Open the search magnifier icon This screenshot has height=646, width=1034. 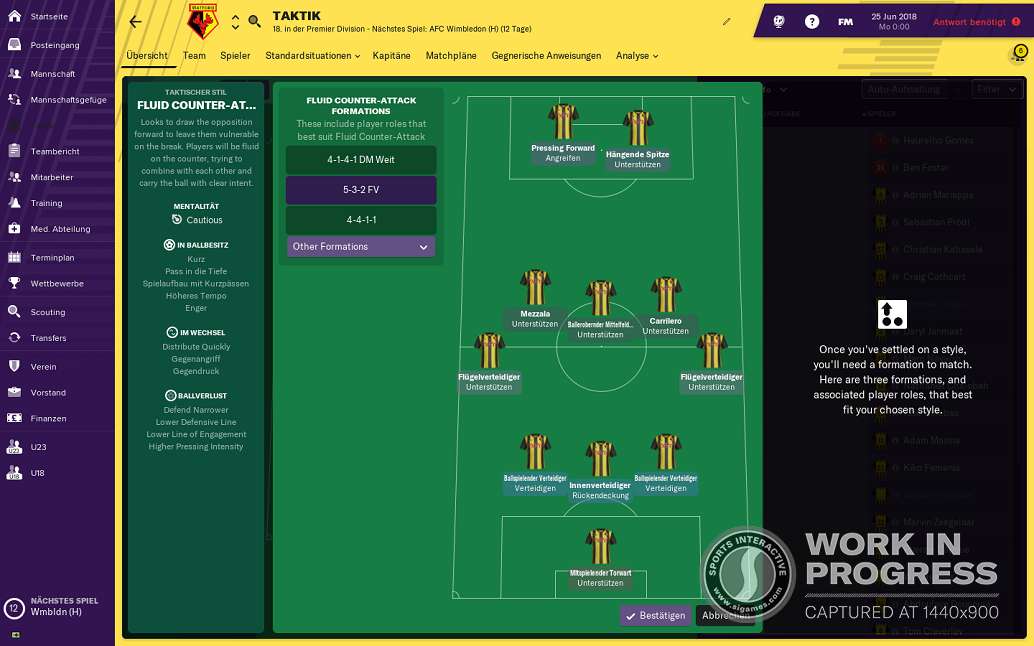point(254,21)
